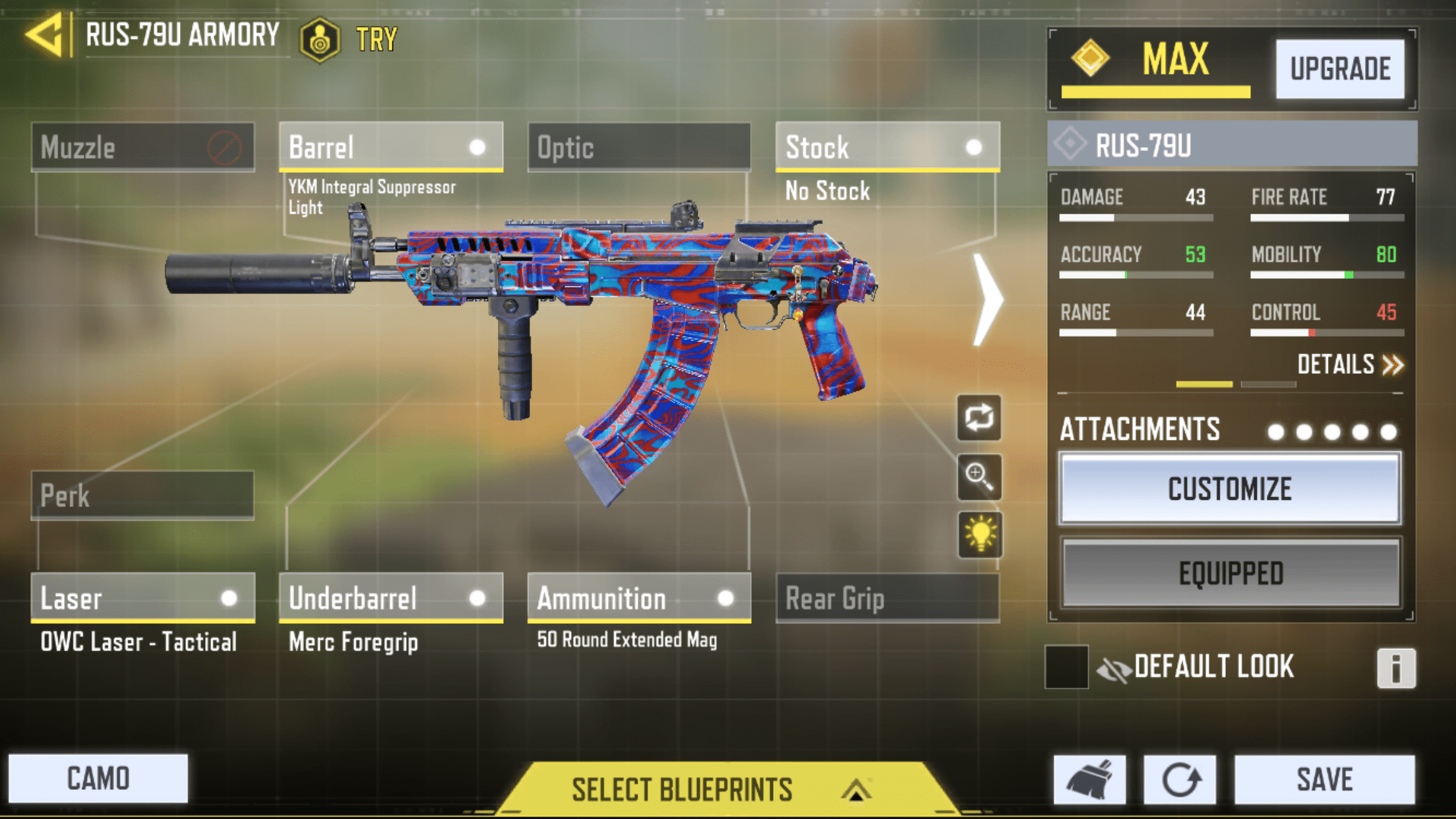Open the Perk attachment slot

coord(142,495)
